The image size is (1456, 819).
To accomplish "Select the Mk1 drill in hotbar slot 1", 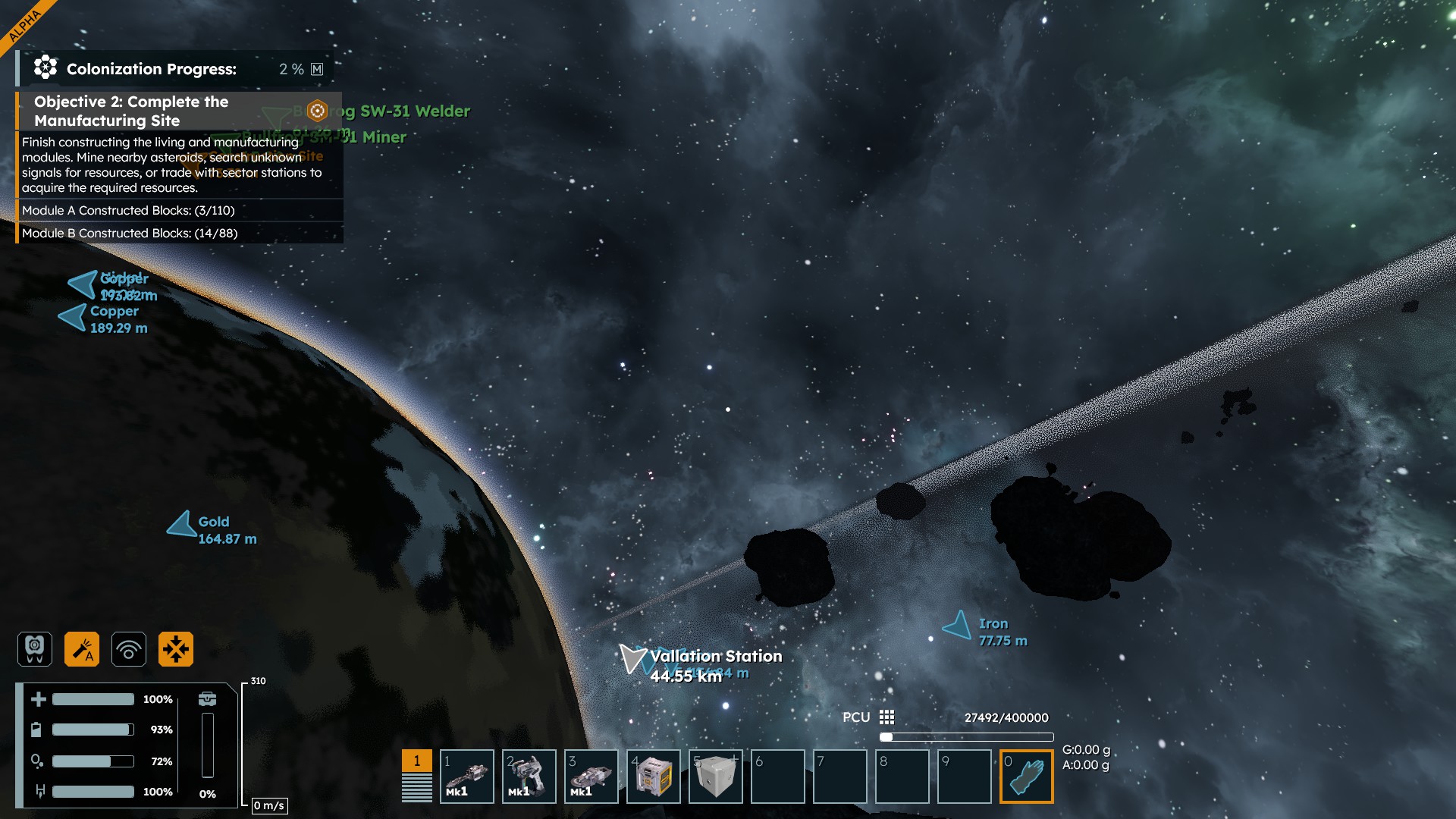I will (x=467, y=777).
